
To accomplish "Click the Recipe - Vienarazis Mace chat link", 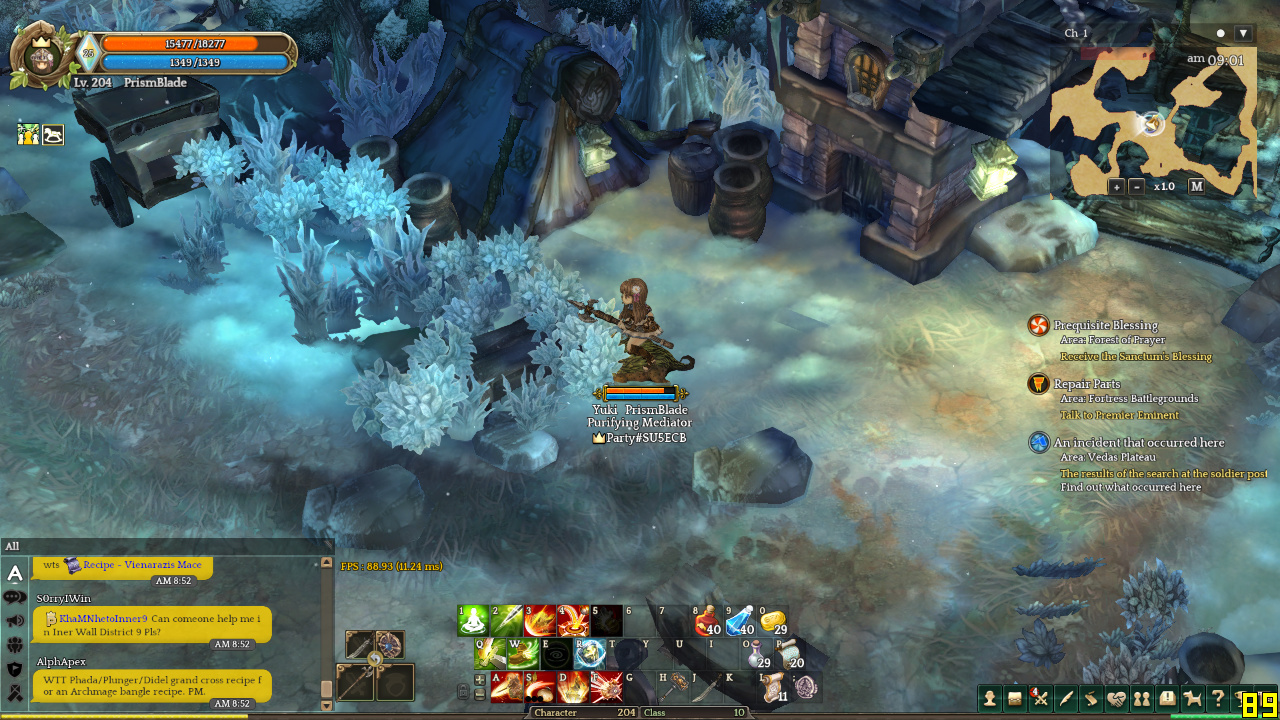I will (x=142, y=565).
